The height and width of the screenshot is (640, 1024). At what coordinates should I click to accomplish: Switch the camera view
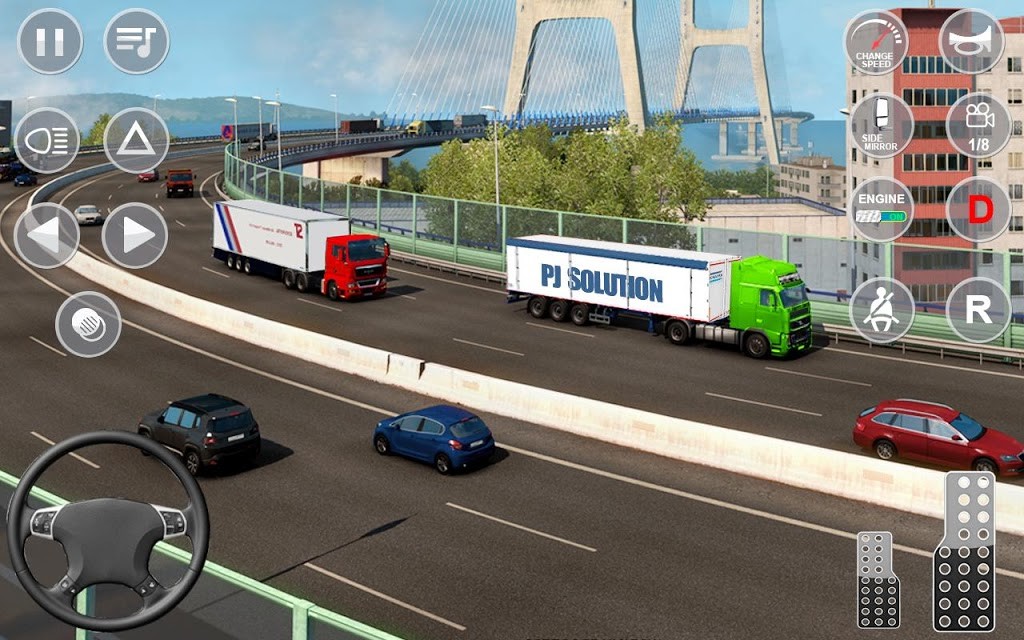coord(978,126)
